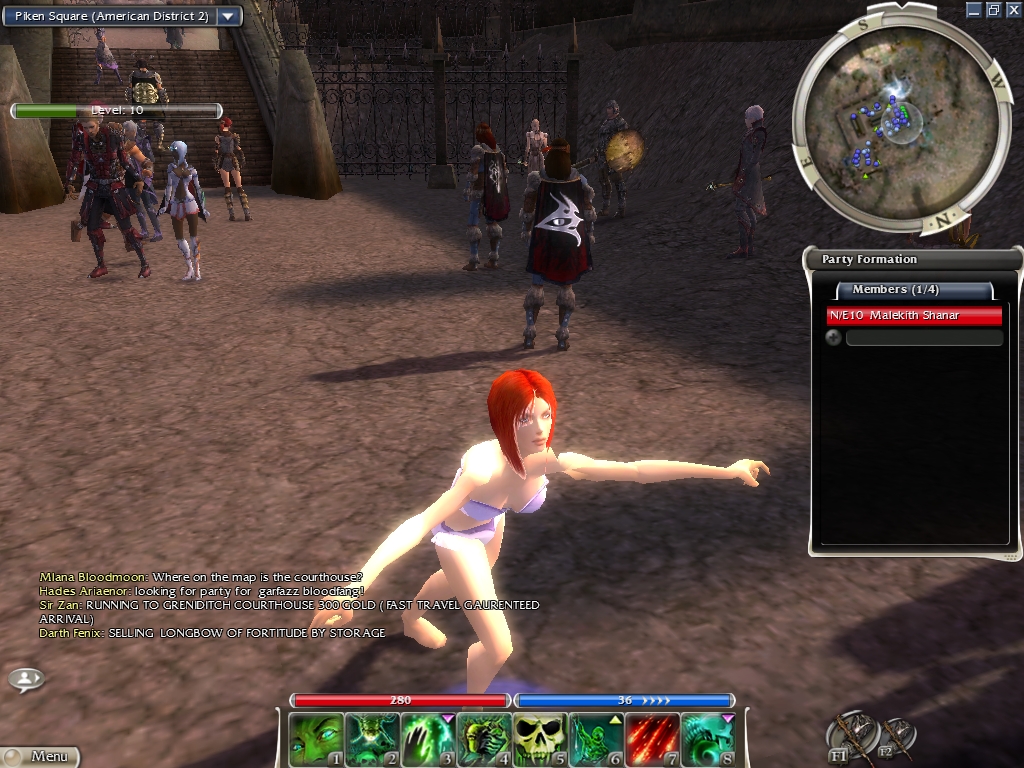The width and height of the screenshot is (1024, 768).
Task: Click the chat speech bubble icon
Action: [26, 679]
